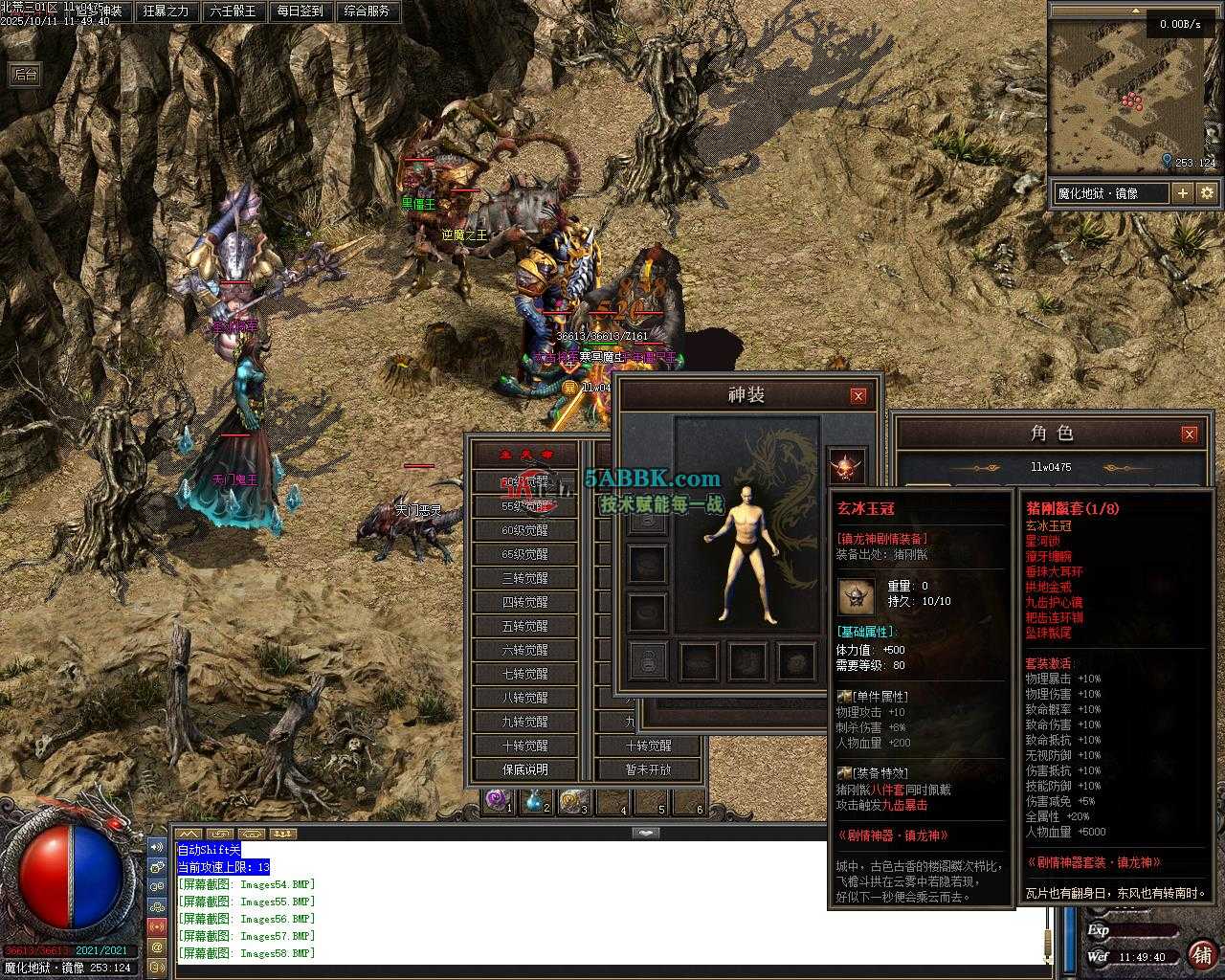Choose the 三转觉醒 entry
This screenshot has width=1225, height=980.
(x=524, y=578)
